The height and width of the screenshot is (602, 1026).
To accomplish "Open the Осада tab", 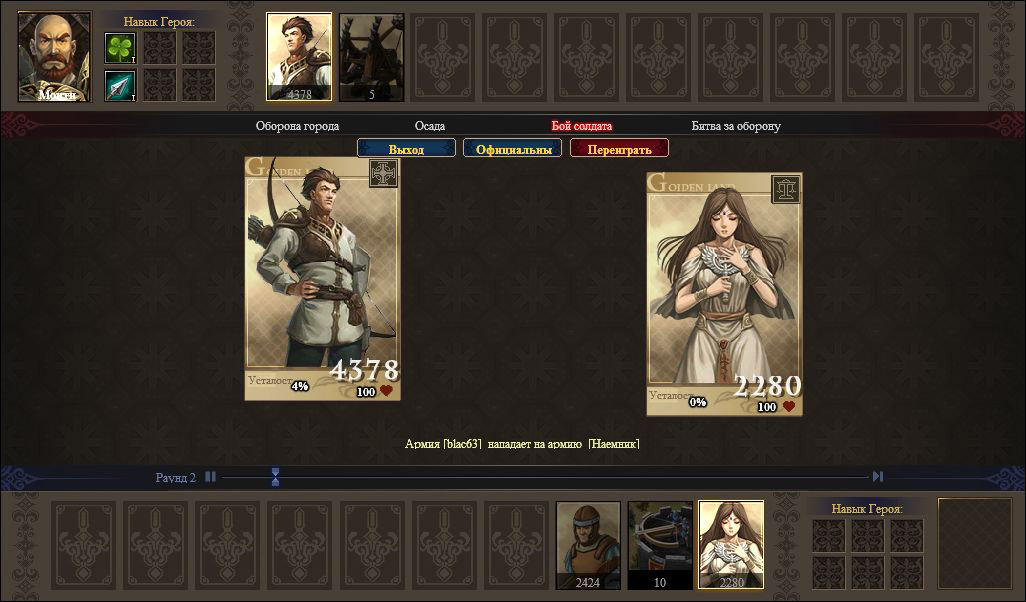I will coord(430,126).
